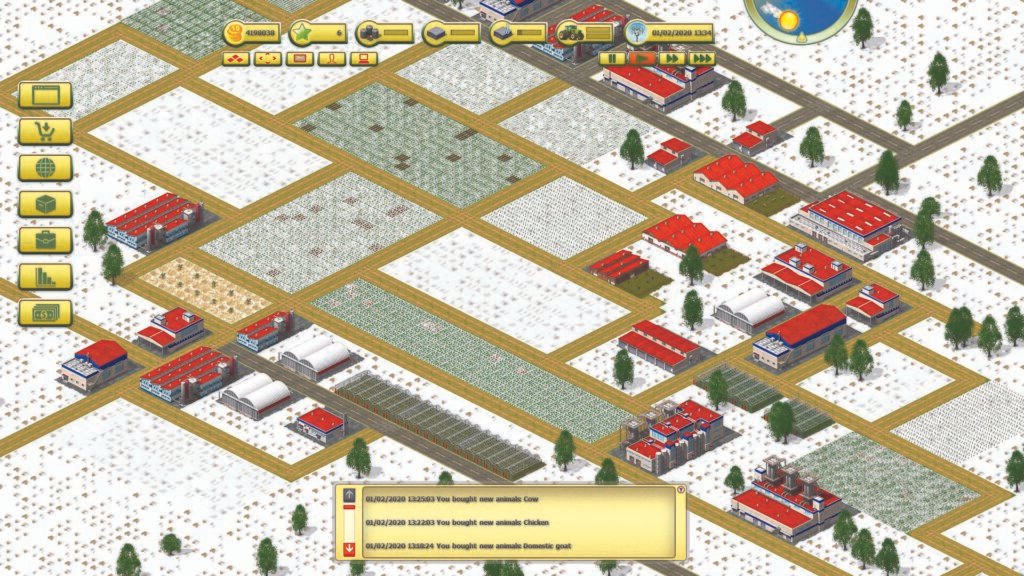Open the computer monitor toolbar button
The height and width of the screenshot is (576, 1024).
coord(363,58)
